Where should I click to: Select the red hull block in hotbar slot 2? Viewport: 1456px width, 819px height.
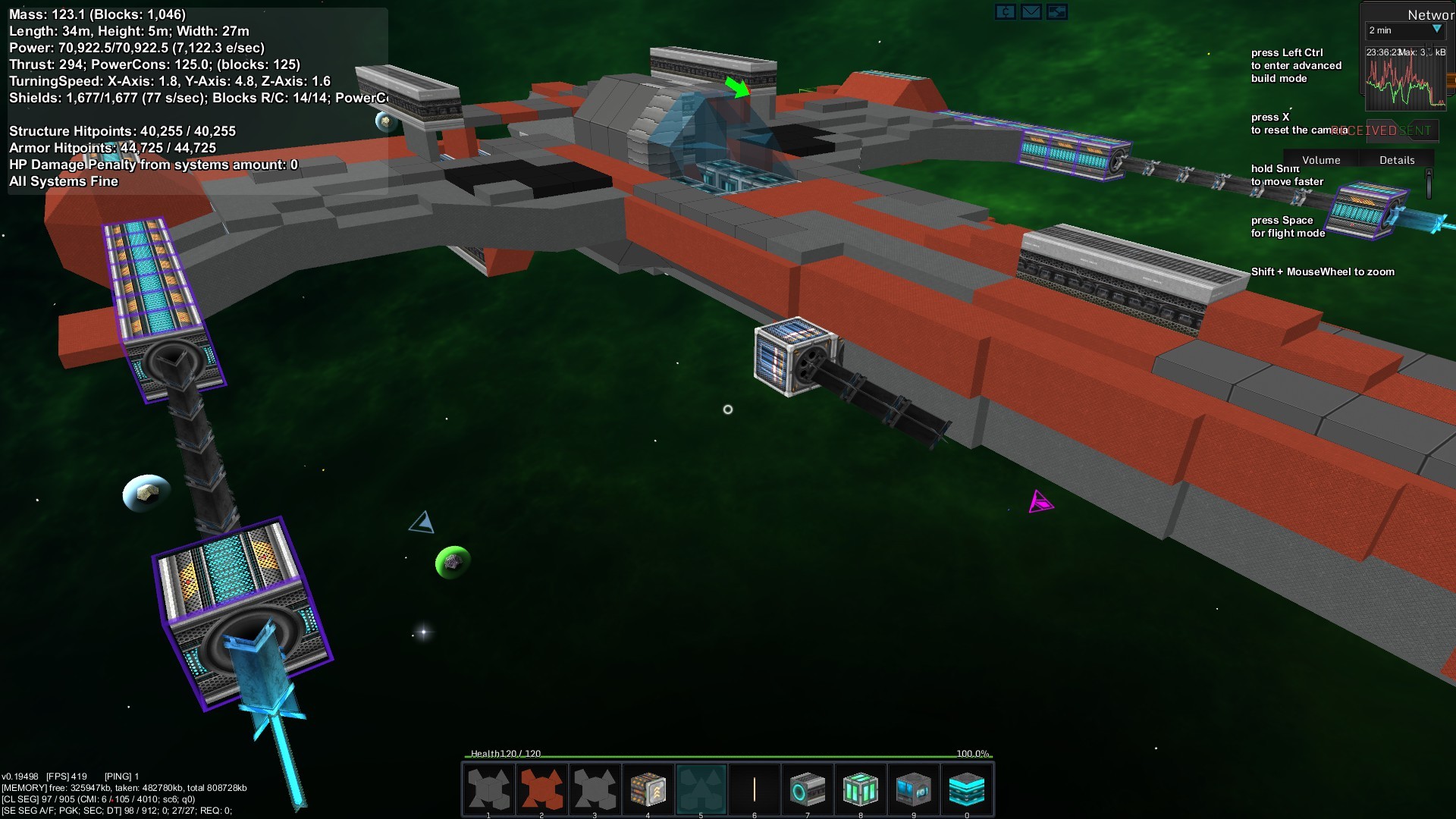[541, 789]
